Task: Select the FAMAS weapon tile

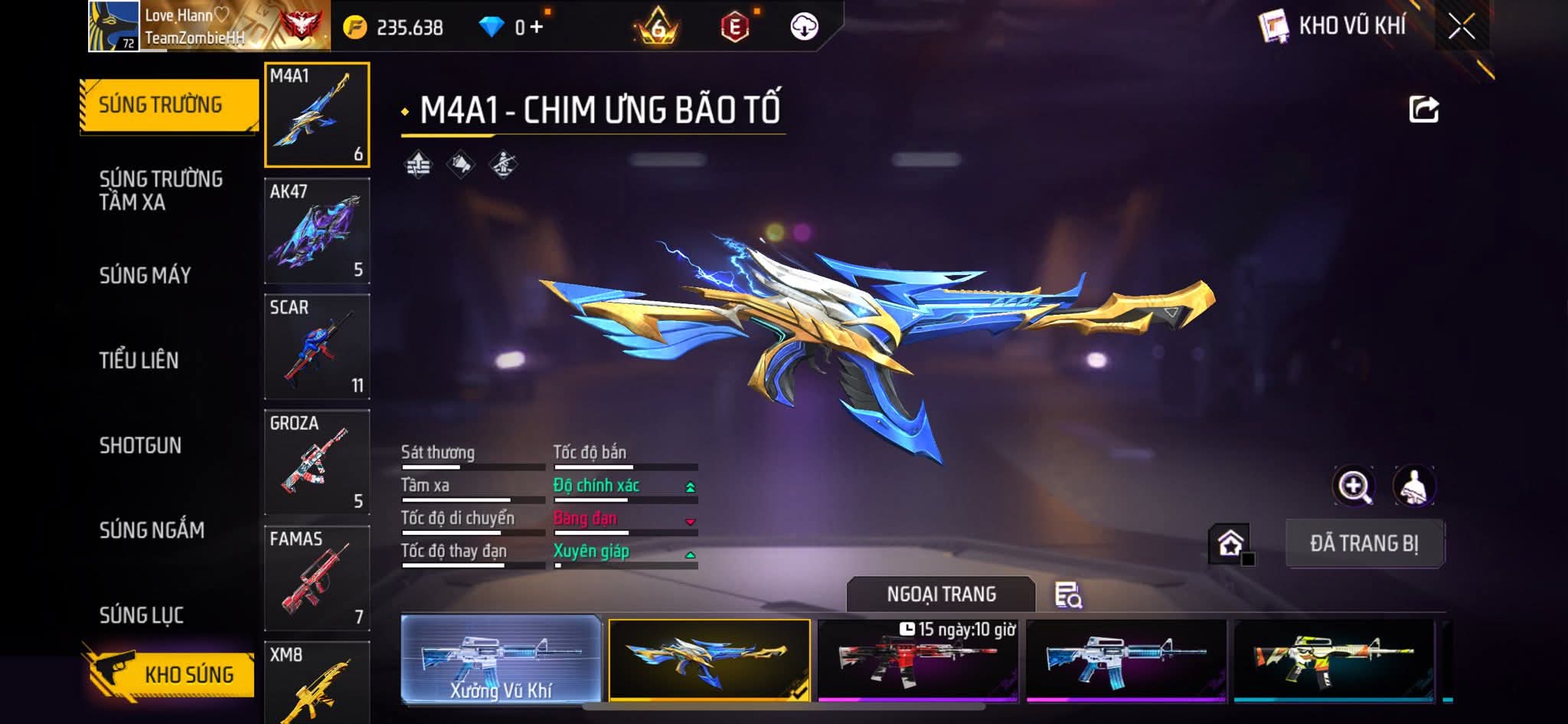Action: [317, 578]
